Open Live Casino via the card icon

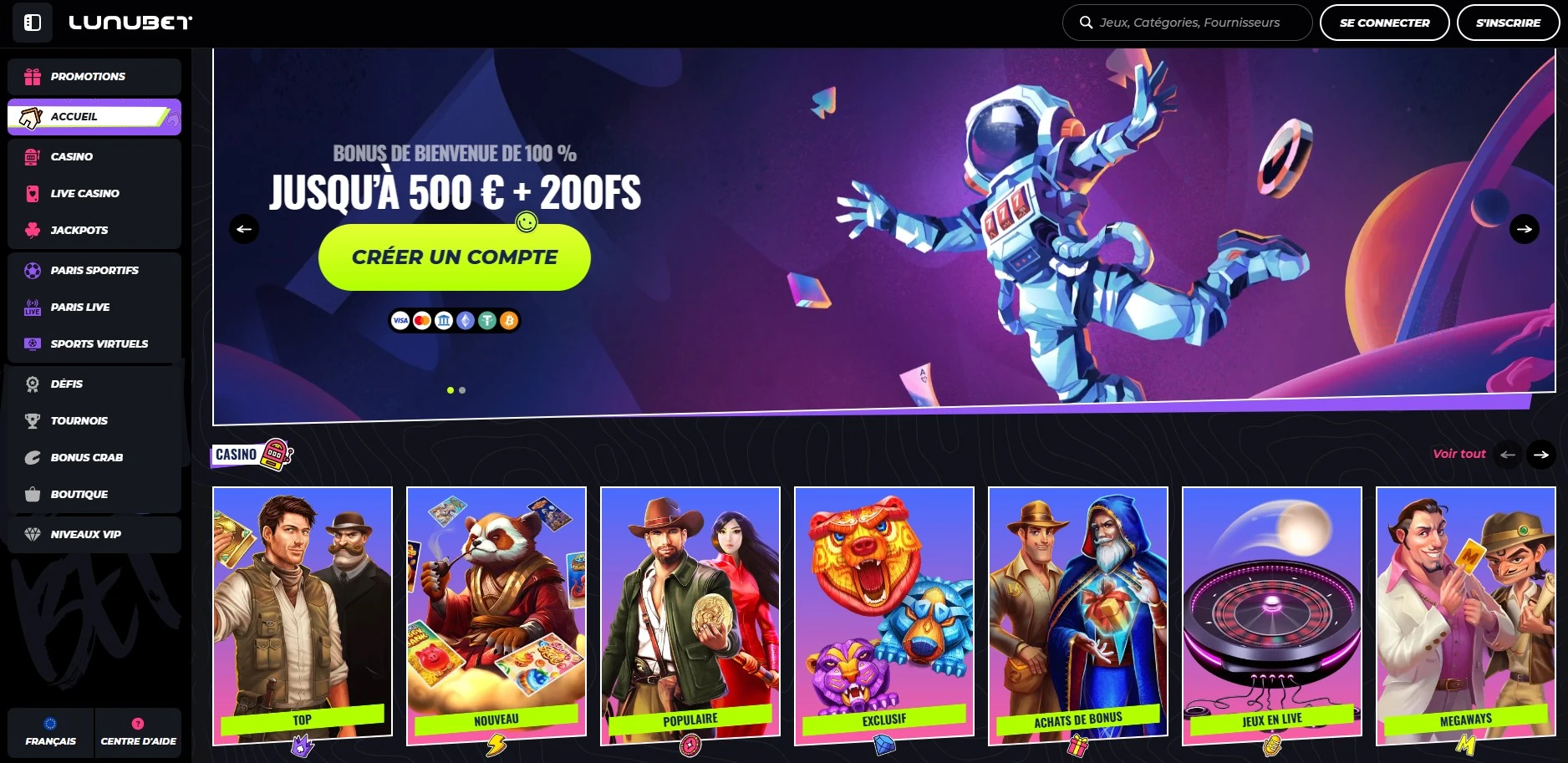pyautogui.click(x=32, y=193)
